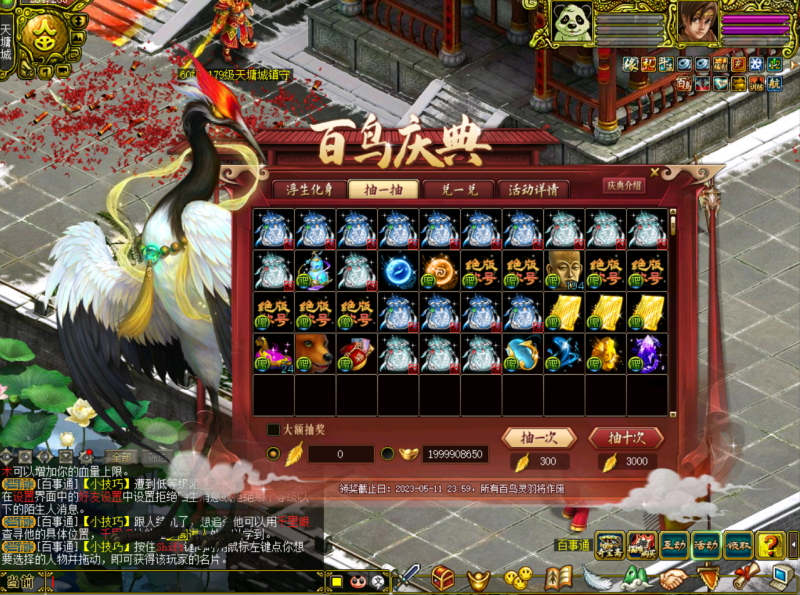
Task: Show the 活动详情 event details tab
Action: 533,188
